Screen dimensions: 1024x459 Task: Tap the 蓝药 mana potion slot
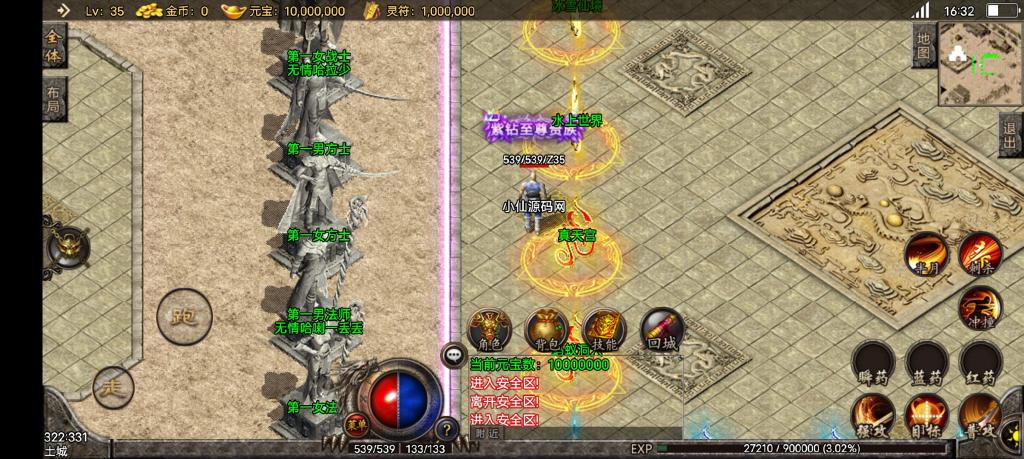(x=927, y=362)
